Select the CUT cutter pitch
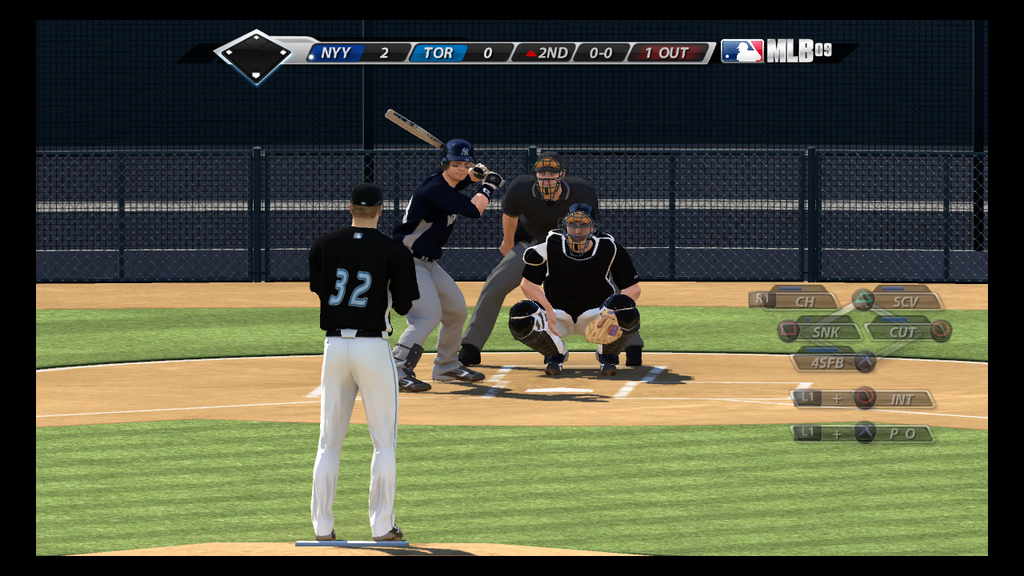The width and height of the screenshot is (1024, 576). [x=905, y=331]
